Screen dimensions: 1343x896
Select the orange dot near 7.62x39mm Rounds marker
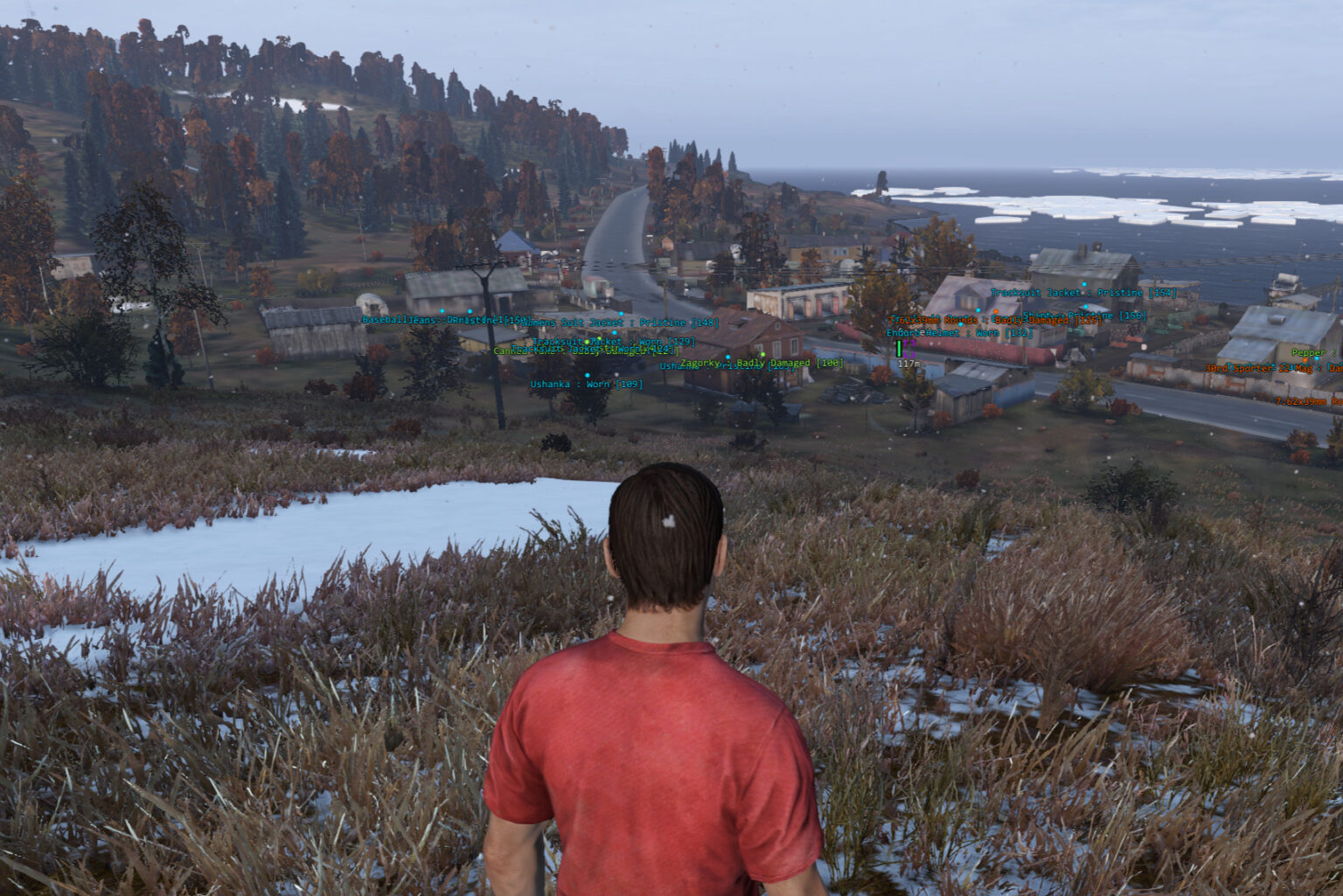point(997,310)
